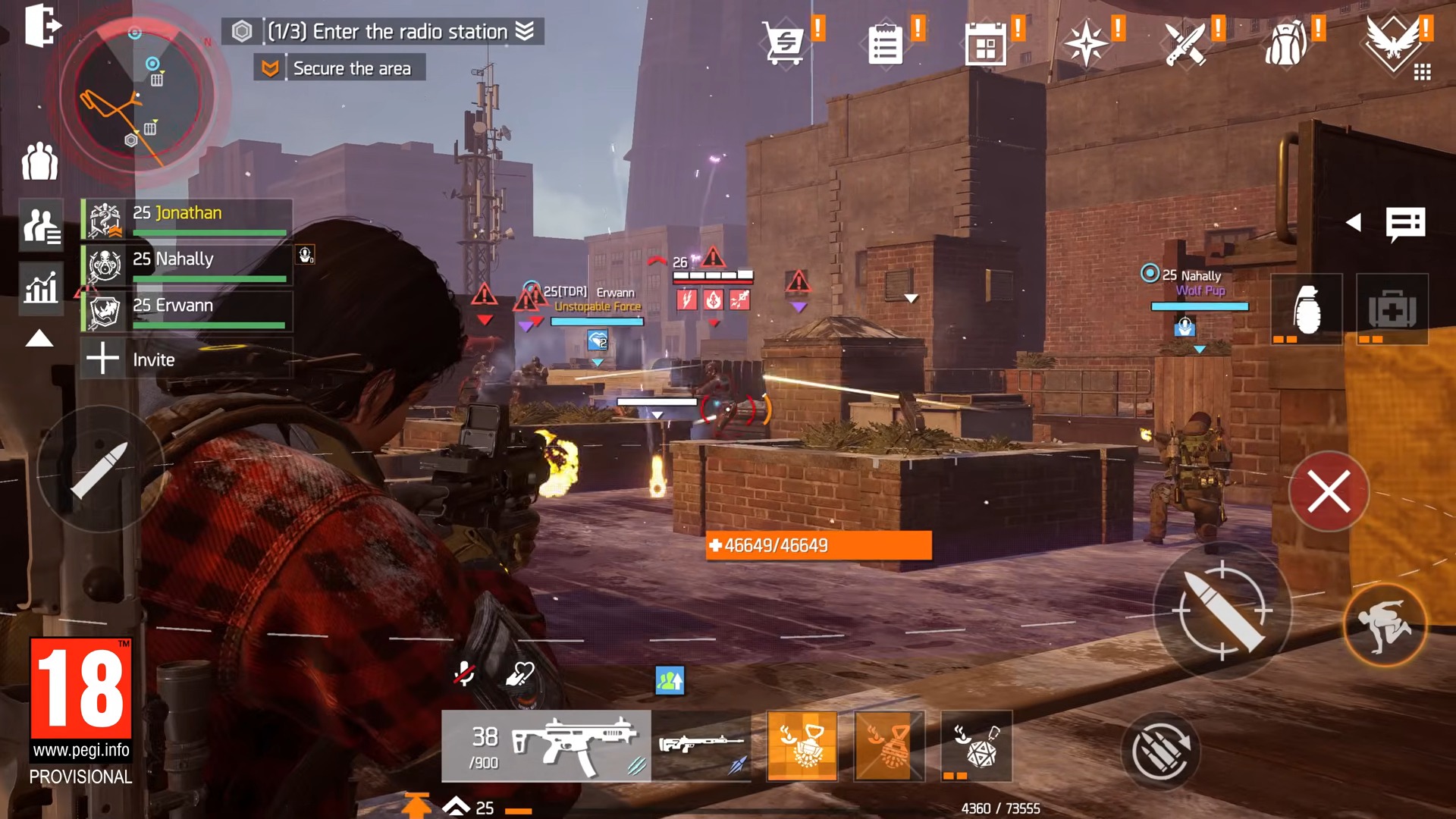This screenshot has height=819, width=1456.
Task: Use the medkit healing slot
Action: coord(1392,309)
